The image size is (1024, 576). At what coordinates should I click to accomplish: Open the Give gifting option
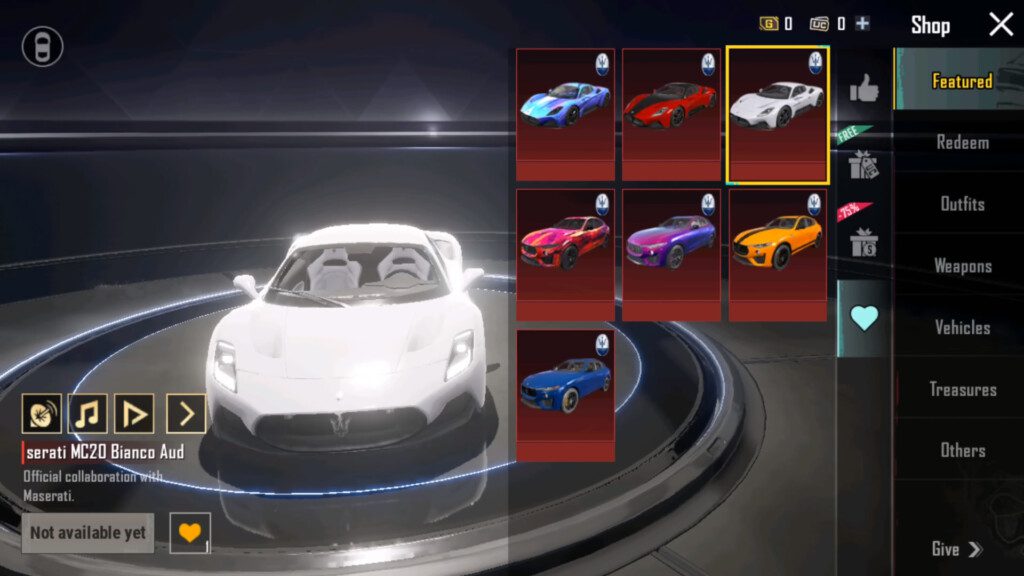pyautogui.click(x=956, y=549)
